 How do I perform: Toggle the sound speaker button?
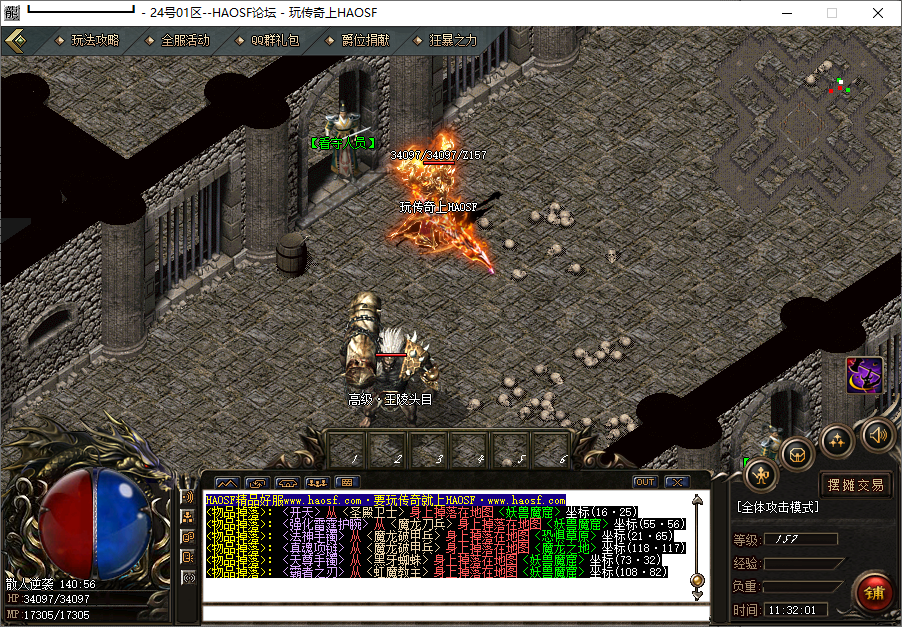click(877, 434)
